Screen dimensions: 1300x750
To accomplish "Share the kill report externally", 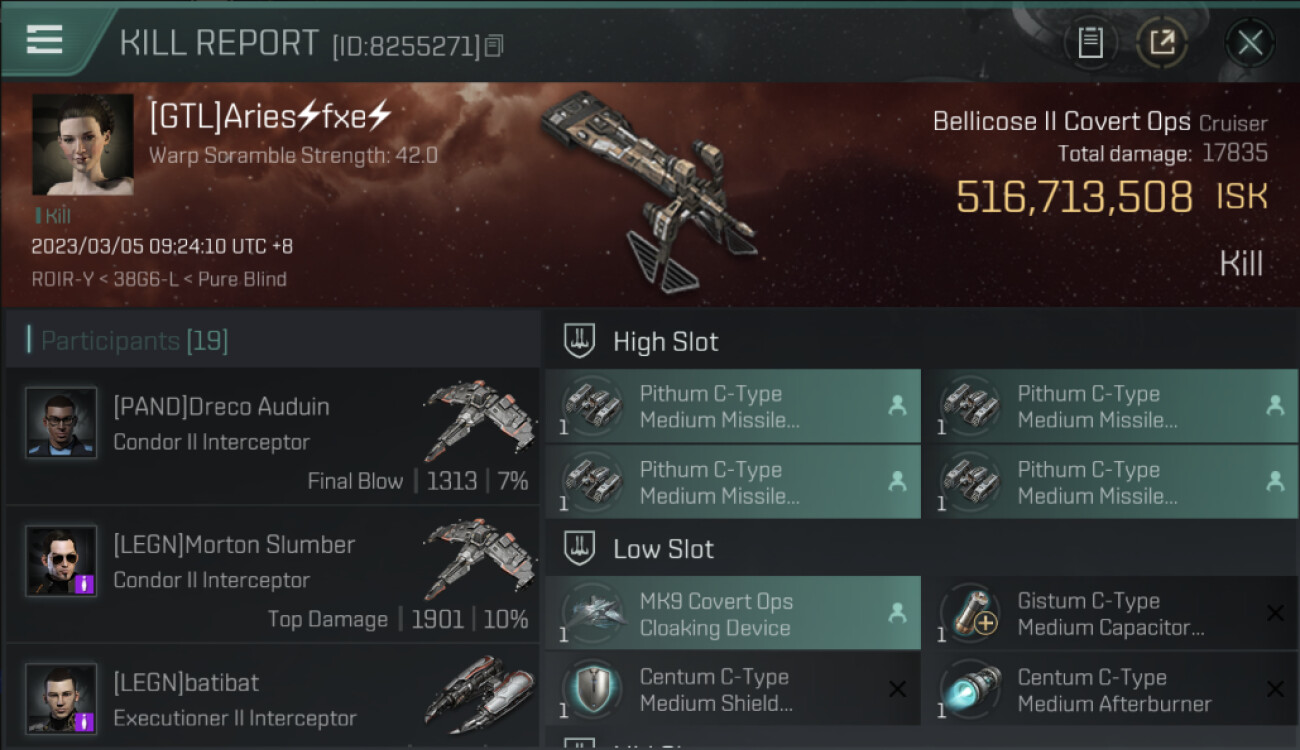I will [x=1161, y=43].
